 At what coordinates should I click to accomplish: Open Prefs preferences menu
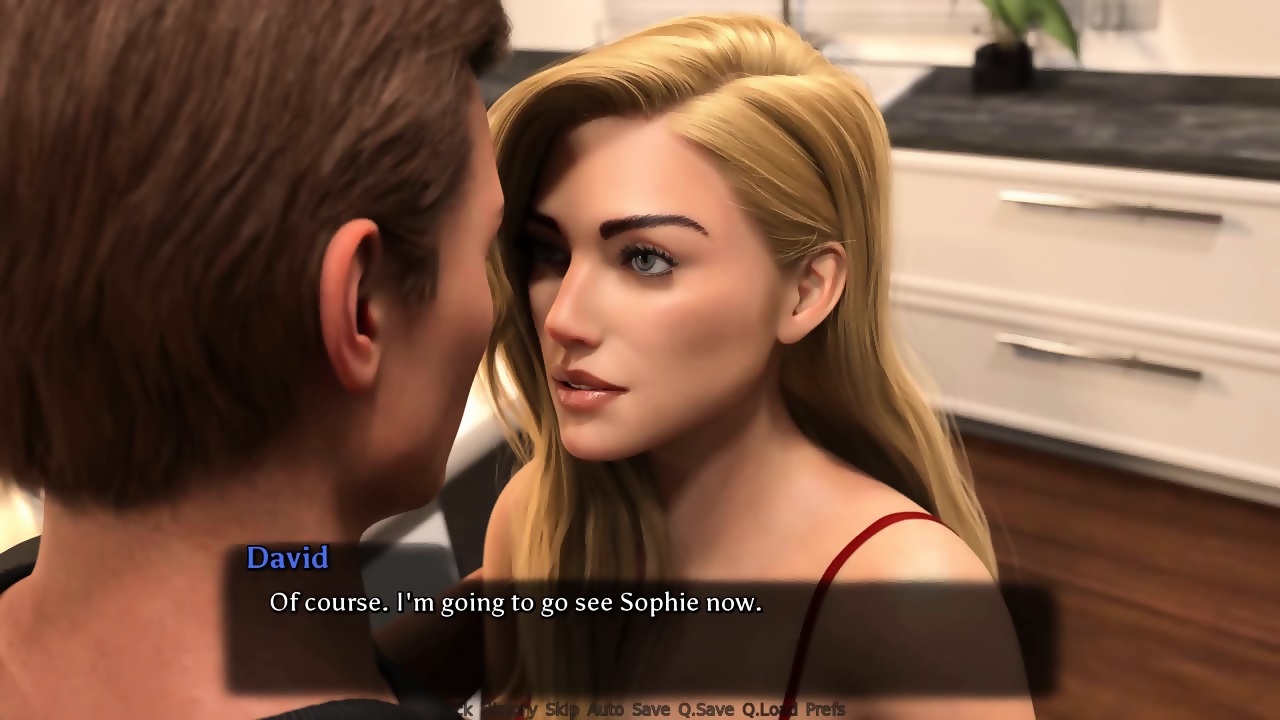[825, 710]
